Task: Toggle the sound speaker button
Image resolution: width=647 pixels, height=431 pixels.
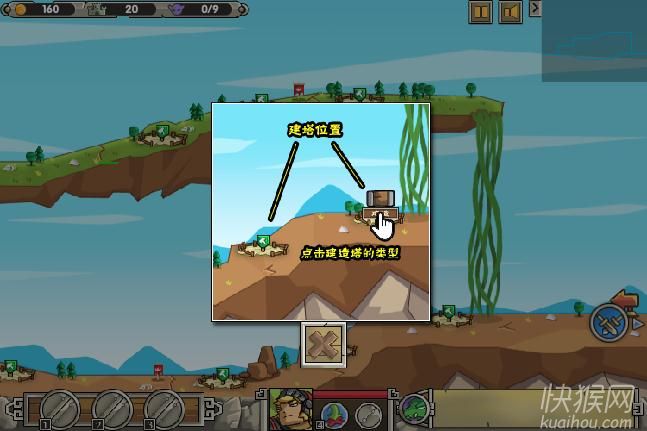Action: tap(510, 12)
